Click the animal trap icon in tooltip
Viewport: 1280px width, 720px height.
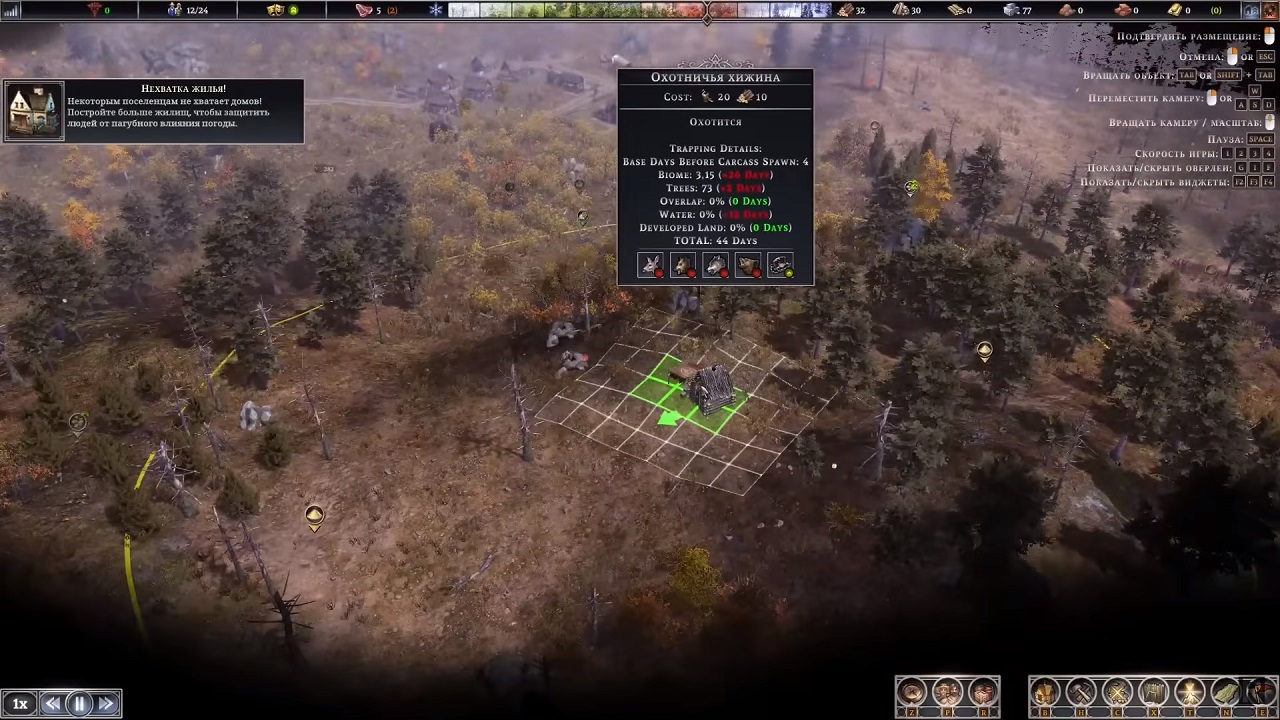point(780,266)
